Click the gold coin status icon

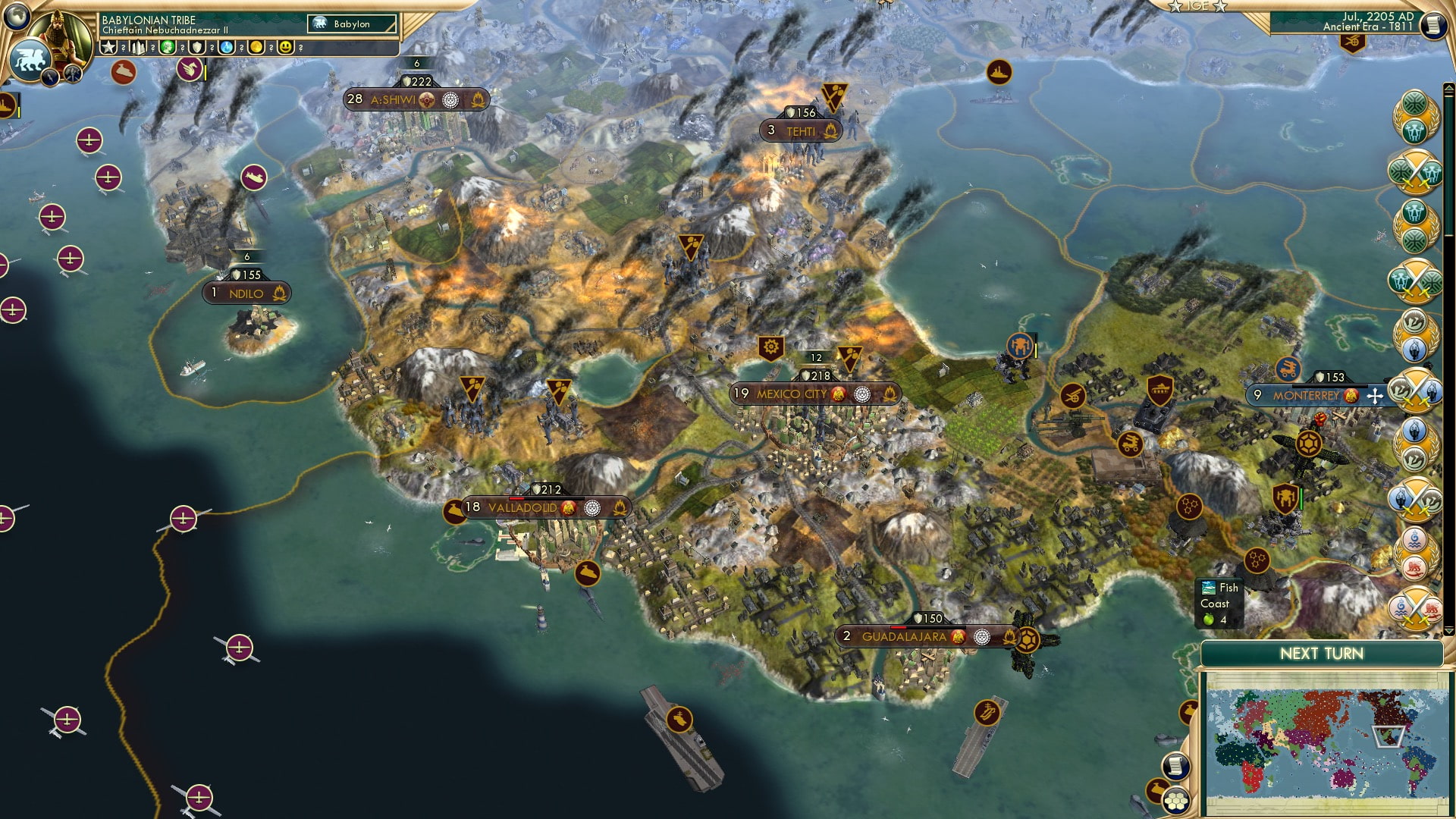coord(258,49)
